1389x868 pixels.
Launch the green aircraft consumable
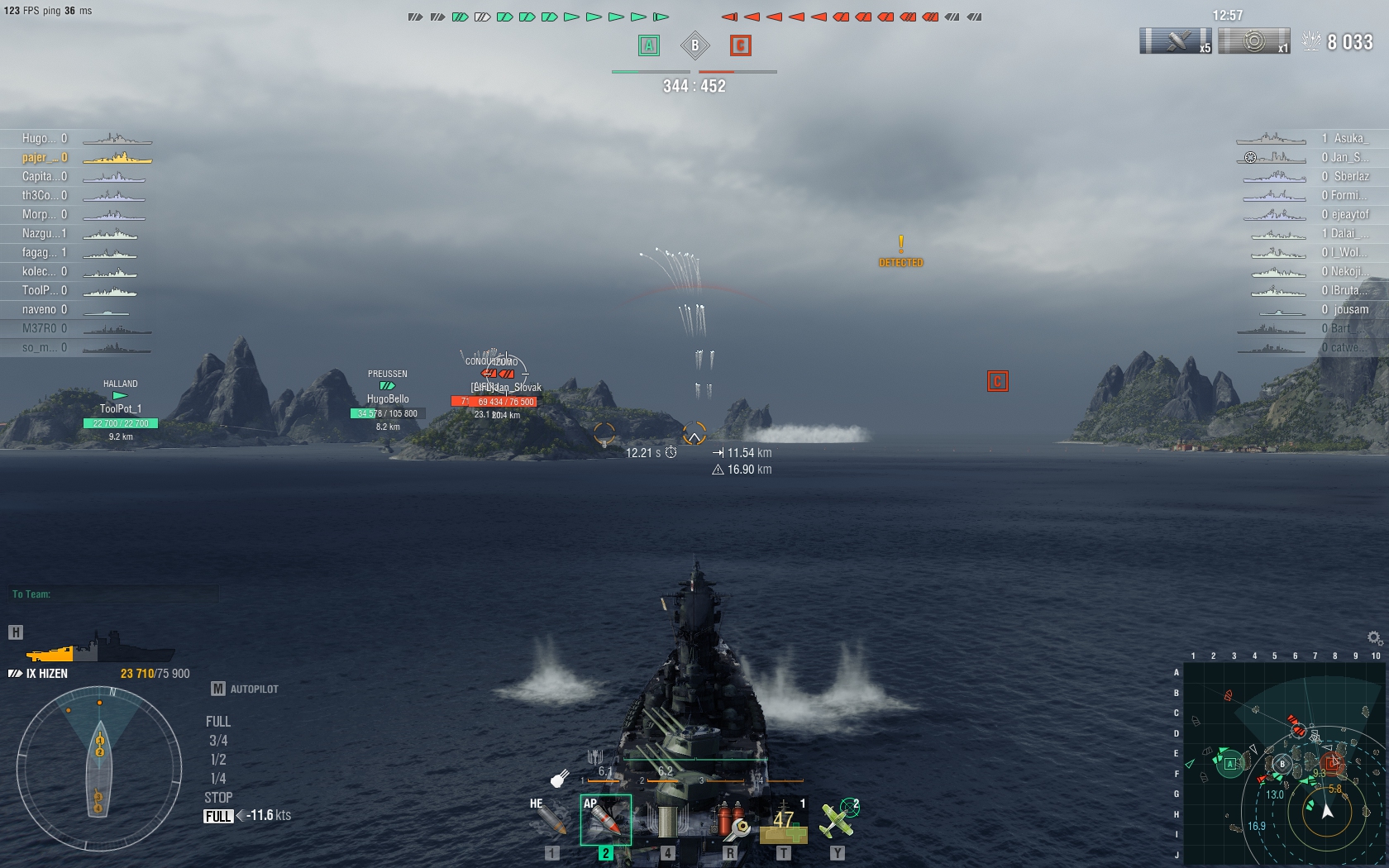coord(838,819)
